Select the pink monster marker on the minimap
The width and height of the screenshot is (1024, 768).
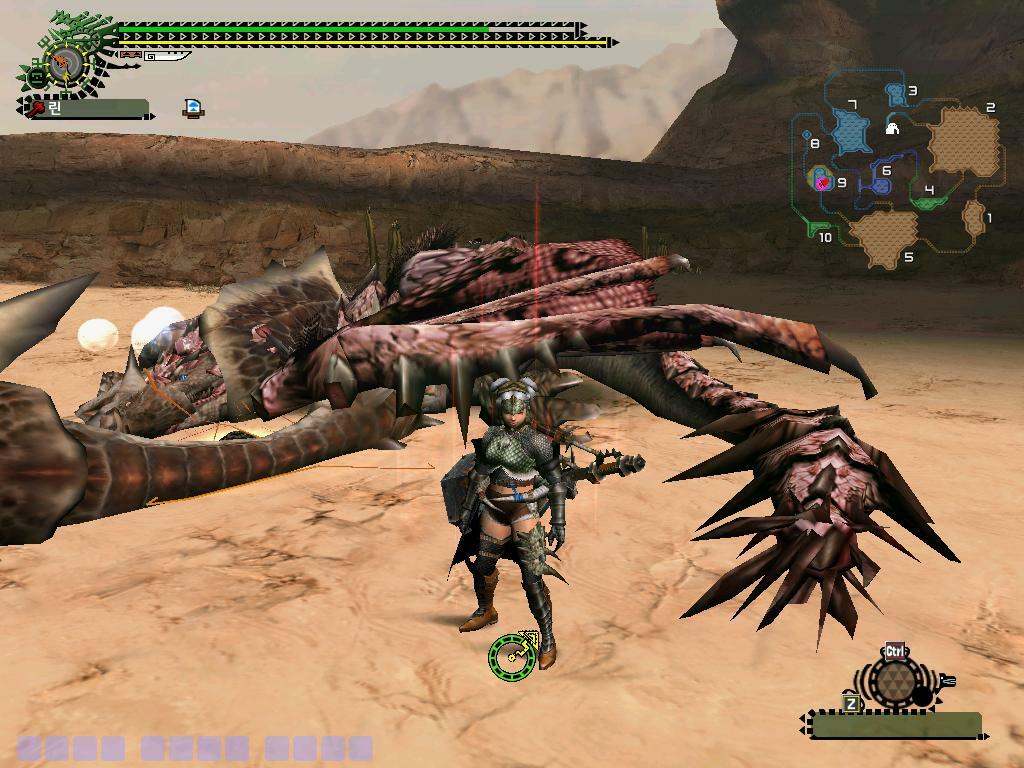[x=823, y=183]
